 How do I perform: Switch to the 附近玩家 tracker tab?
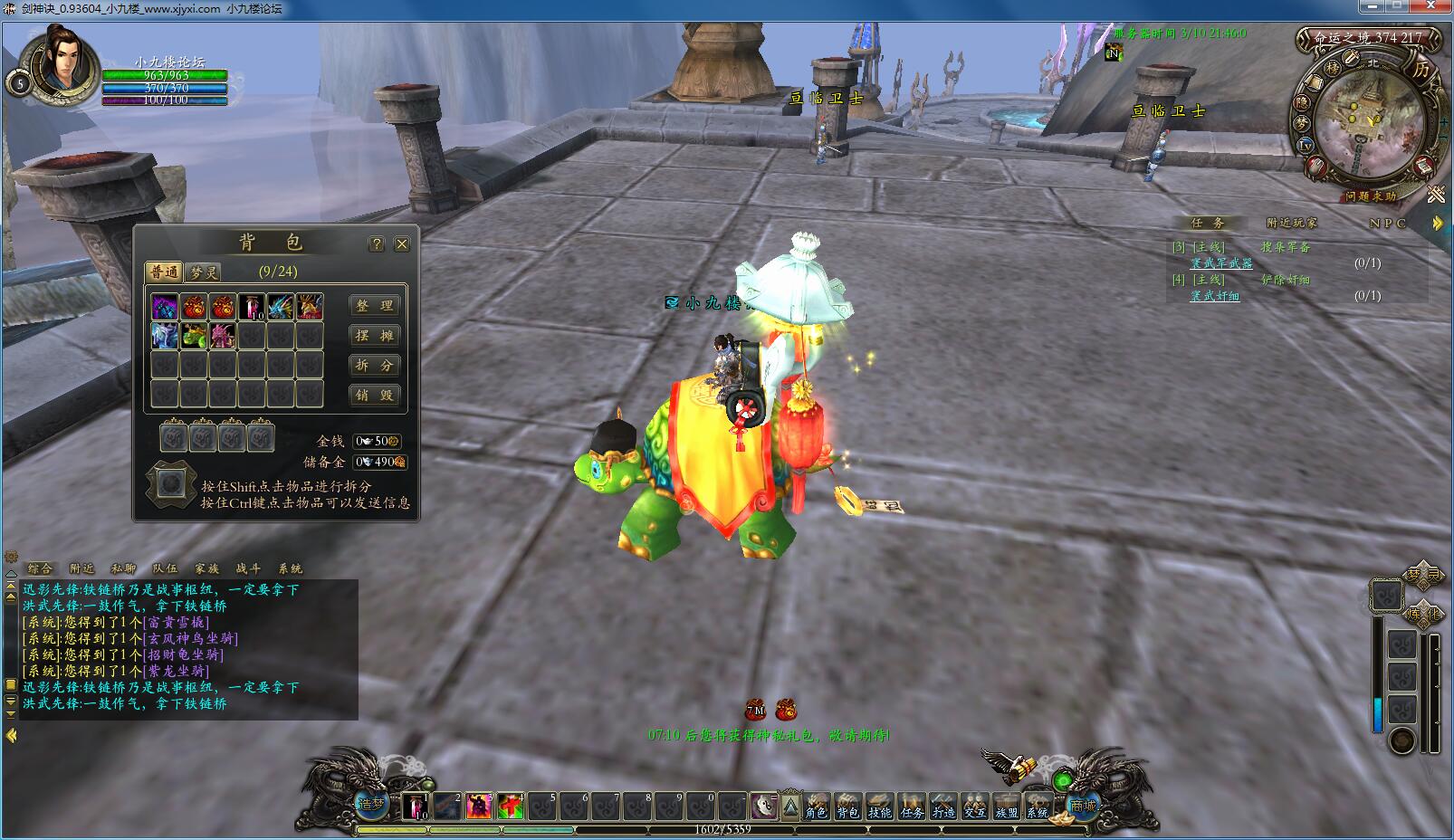[x=1291, y=223]
